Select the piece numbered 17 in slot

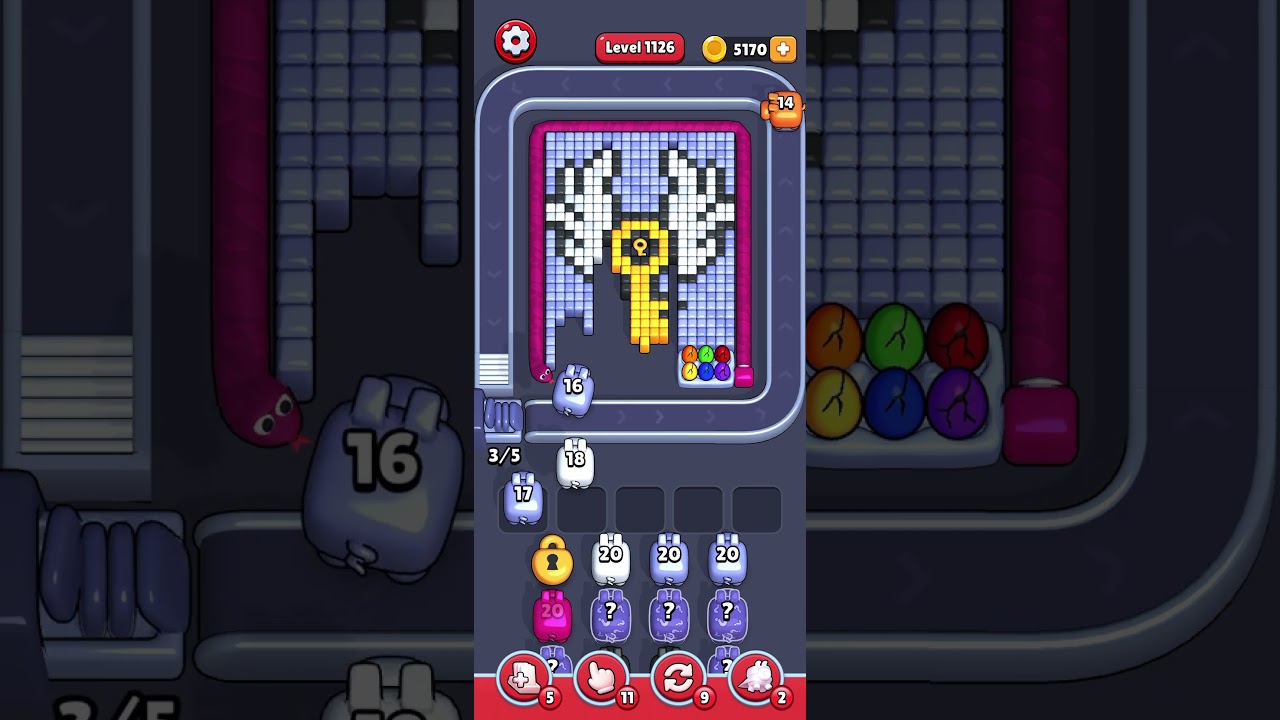(522, 498)
